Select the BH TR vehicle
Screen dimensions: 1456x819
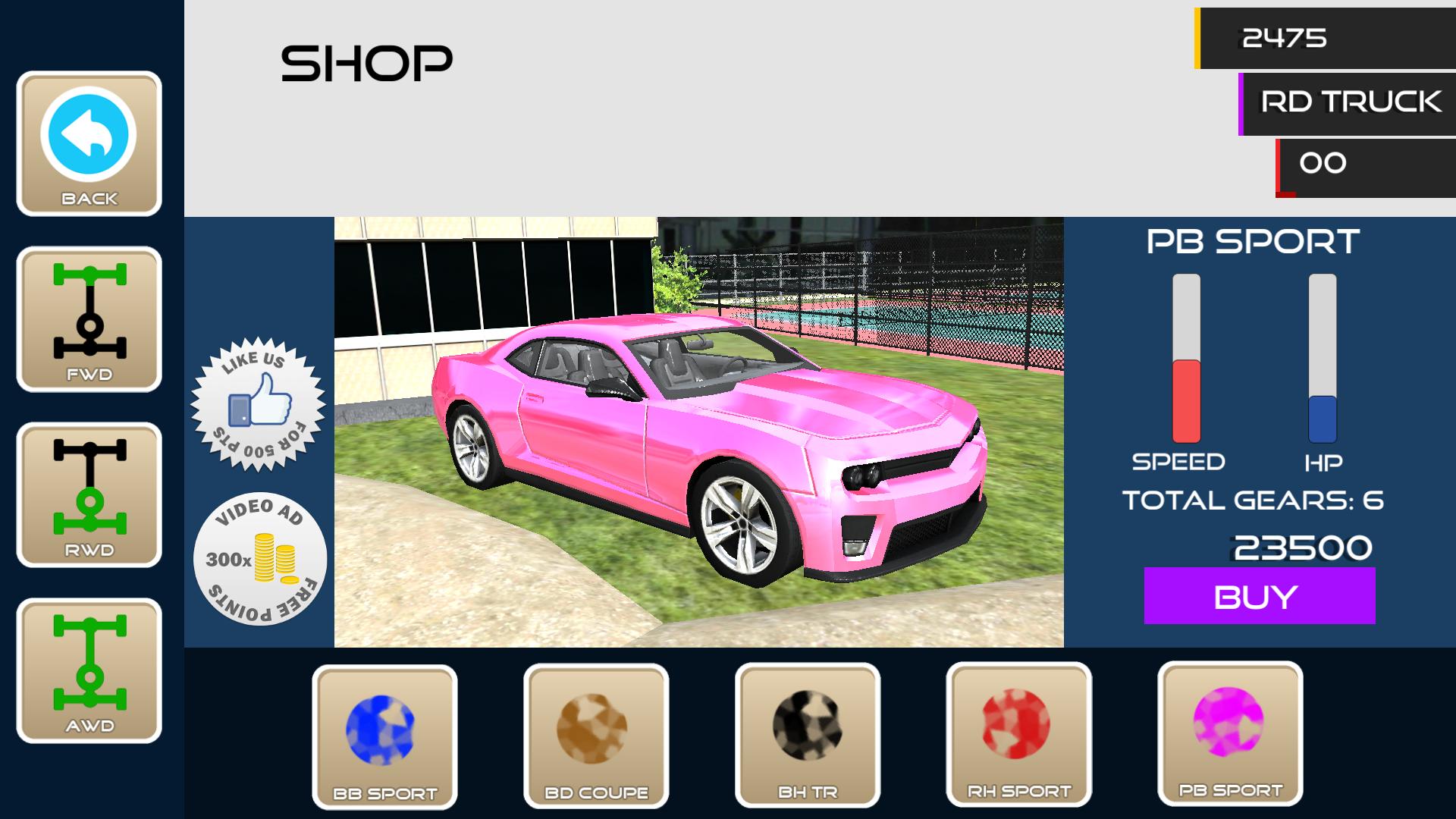point(808,732)
